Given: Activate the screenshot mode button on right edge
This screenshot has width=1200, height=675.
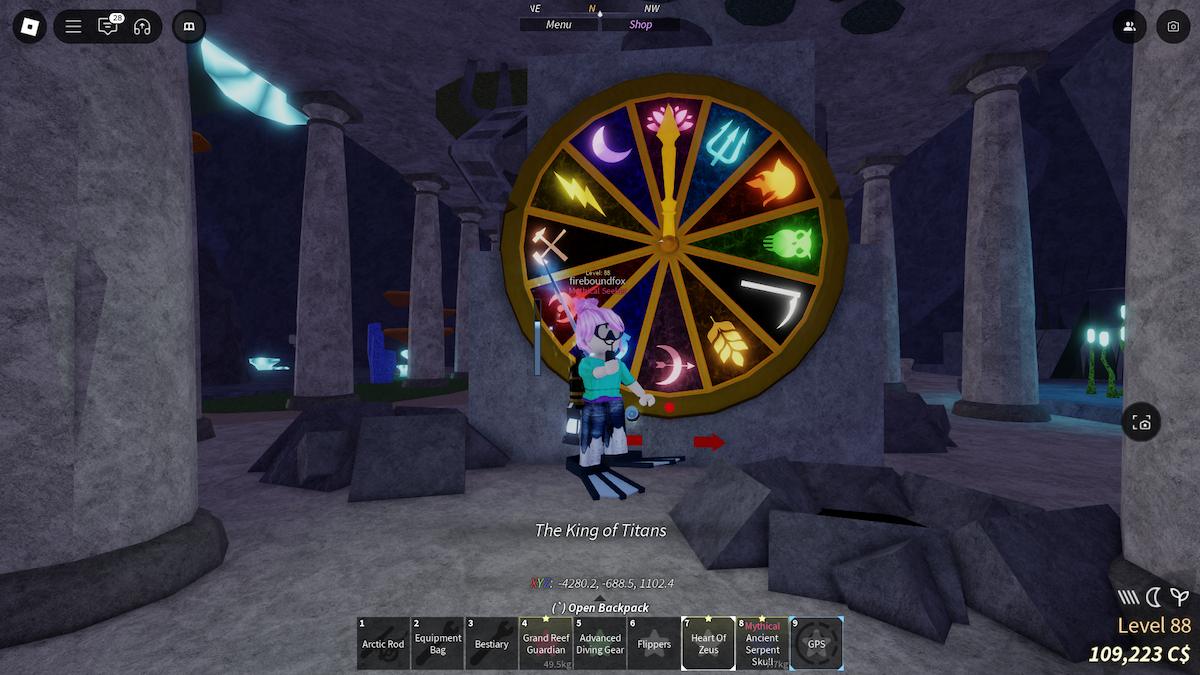Looking at the screenshot, I should [1142, 423].
